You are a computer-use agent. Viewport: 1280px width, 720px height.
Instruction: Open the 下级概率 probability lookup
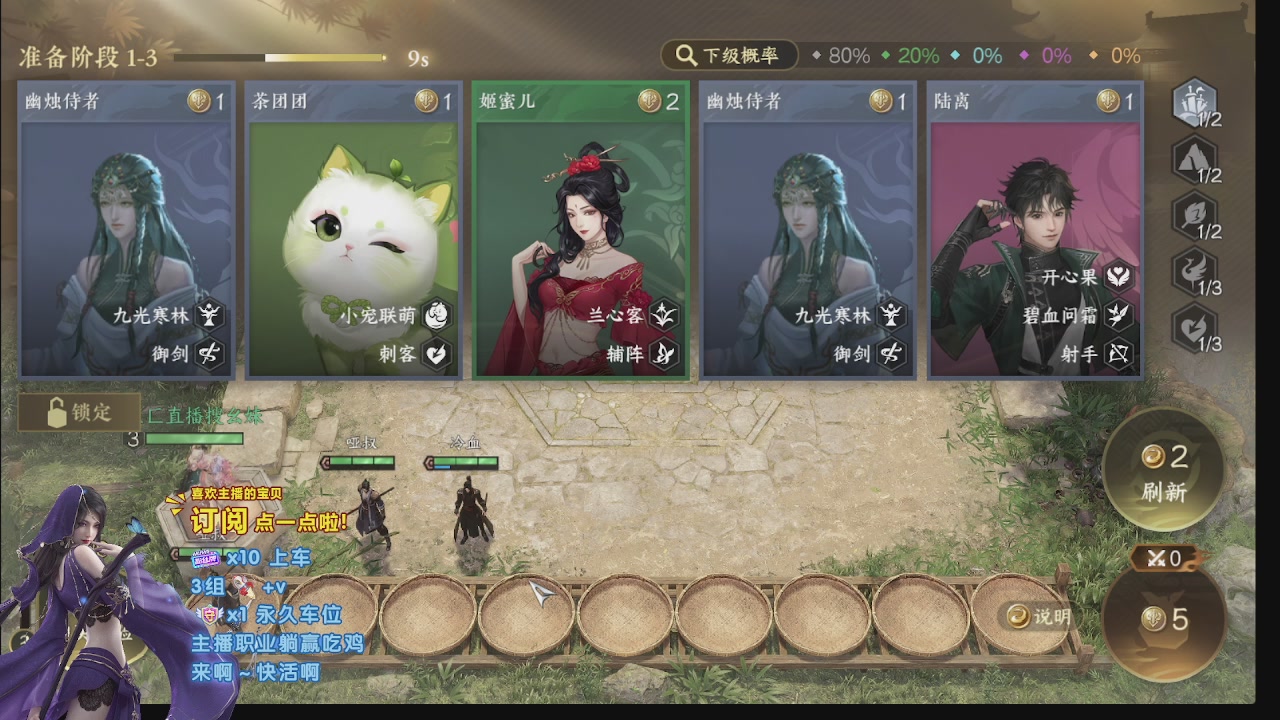729,56
